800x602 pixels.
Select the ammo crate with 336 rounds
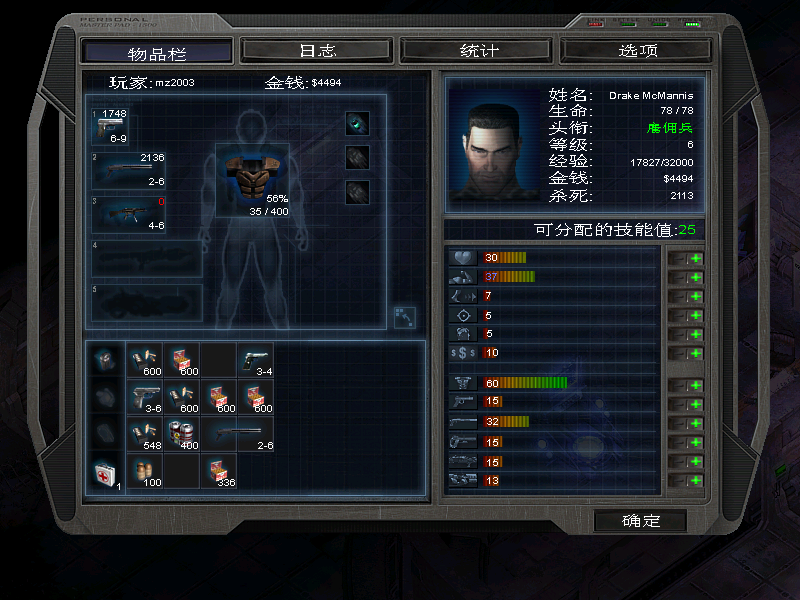pyautogui.click(x=217, y=471)
